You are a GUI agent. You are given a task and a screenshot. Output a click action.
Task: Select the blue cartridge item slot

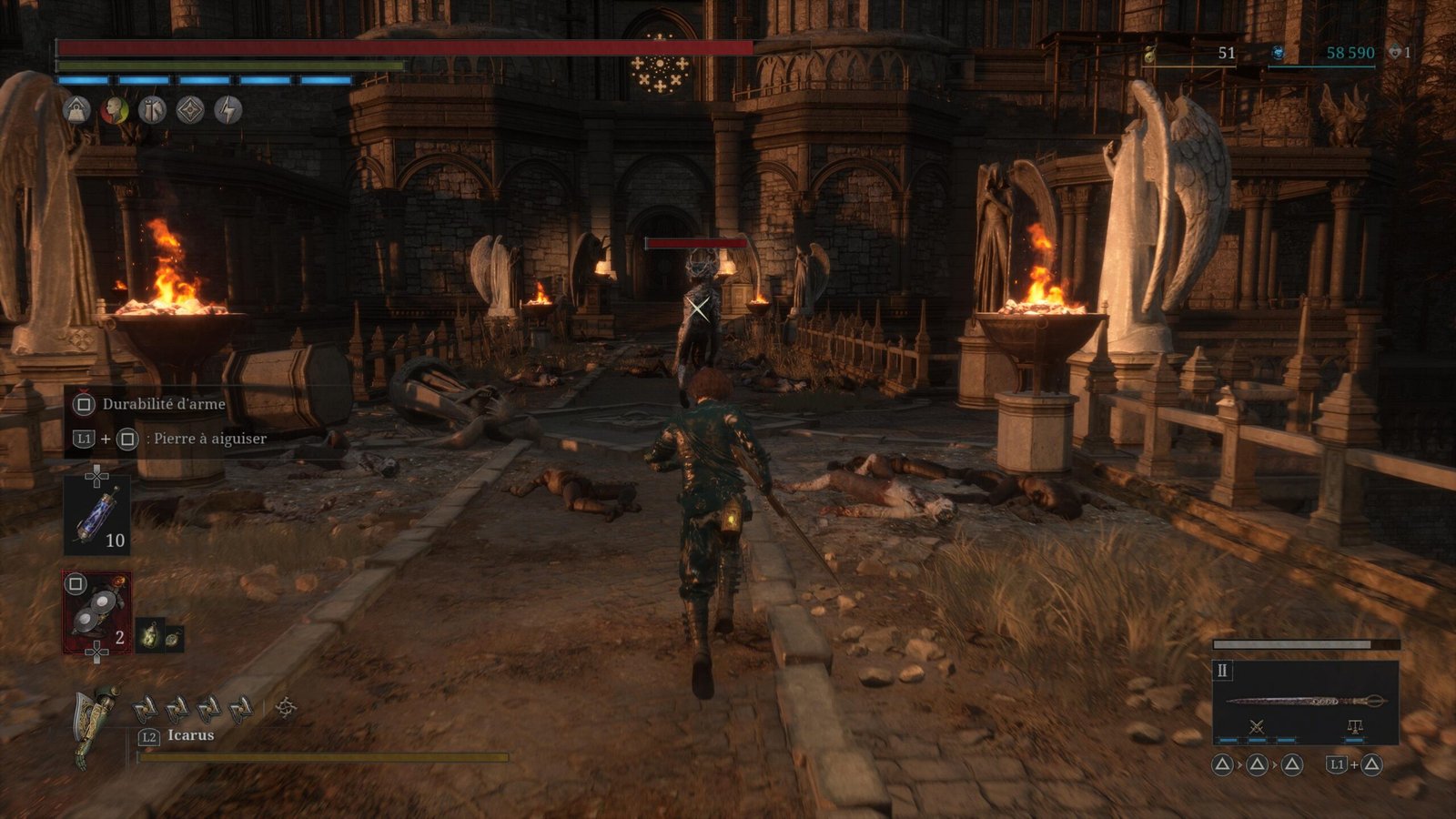pos(96,515)
